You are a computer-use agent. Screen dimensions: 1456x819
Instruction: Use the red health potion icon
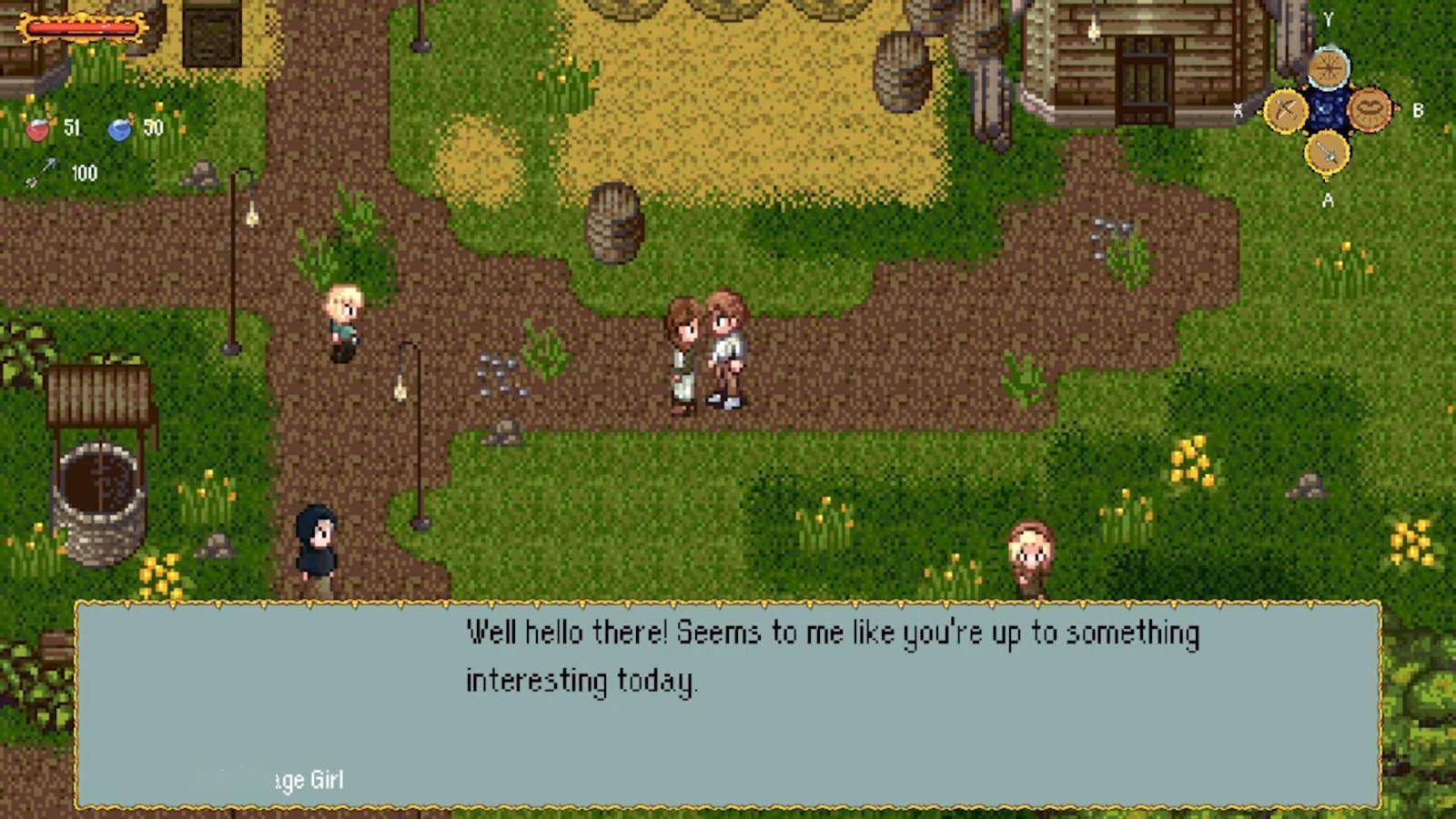tap(38, 129)
